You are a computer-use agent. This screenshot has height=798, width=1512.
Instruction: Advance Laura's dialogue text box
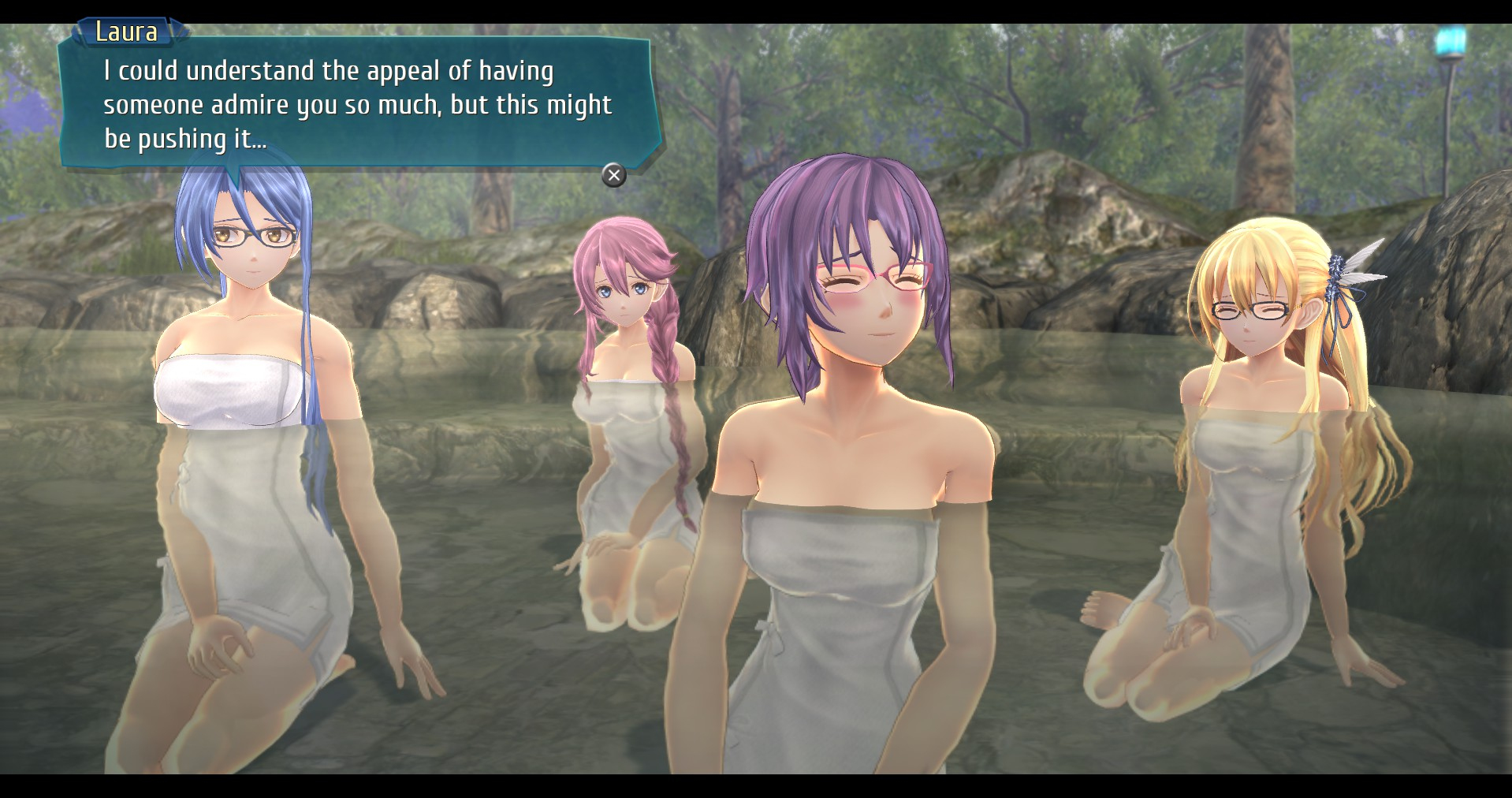click(613, 175)
